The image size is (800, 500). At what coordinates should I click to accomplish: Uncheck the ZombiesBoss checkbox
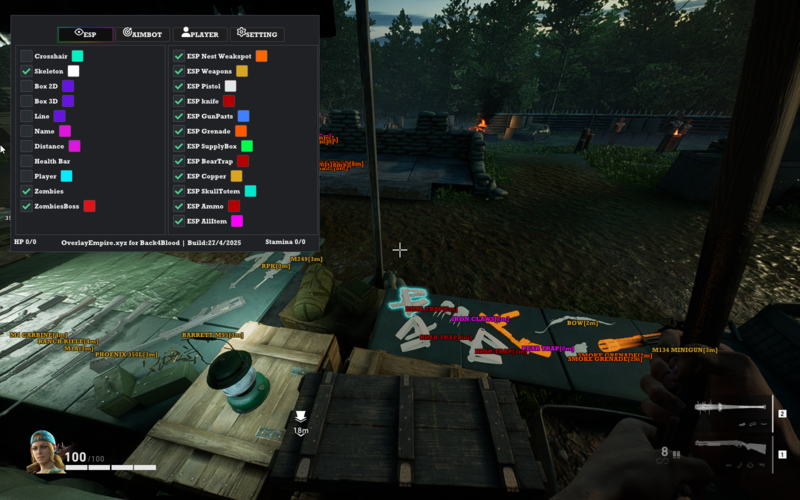point(27,206)
